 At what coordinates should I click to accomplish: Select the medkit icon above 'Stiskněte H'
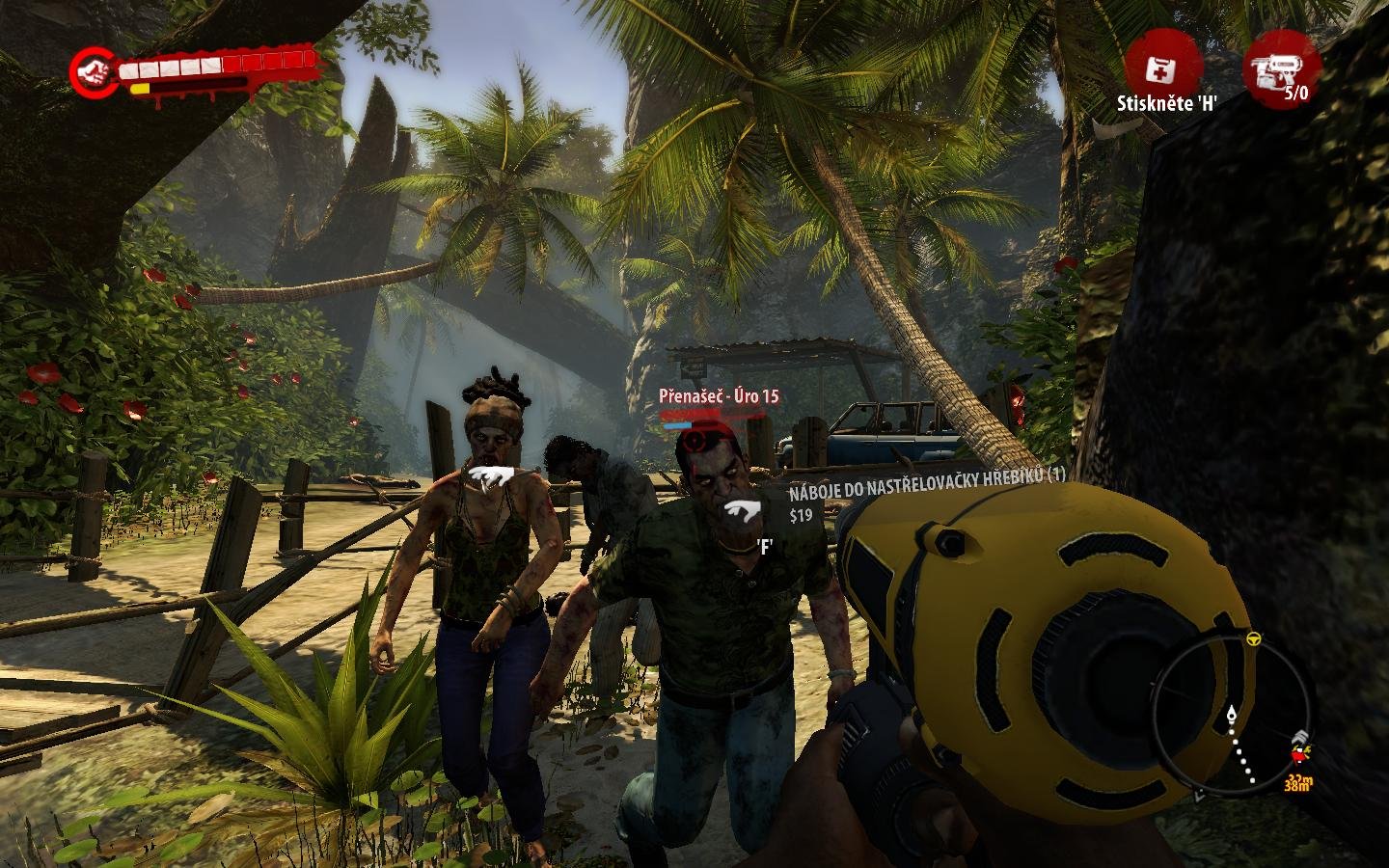pyautogui.click(x=1161, y=70)
